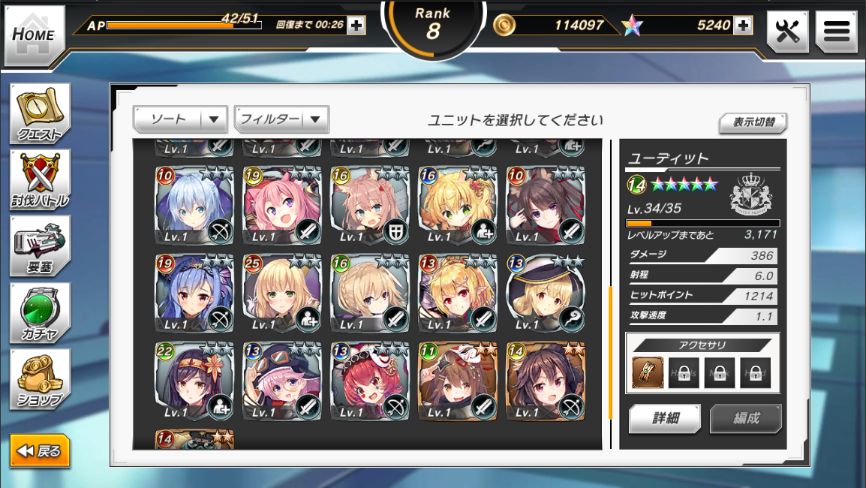The width and height of the screenshot is (866, 488).
Task: Choose the blonde unit with cost 25
Action: point(282,293)
